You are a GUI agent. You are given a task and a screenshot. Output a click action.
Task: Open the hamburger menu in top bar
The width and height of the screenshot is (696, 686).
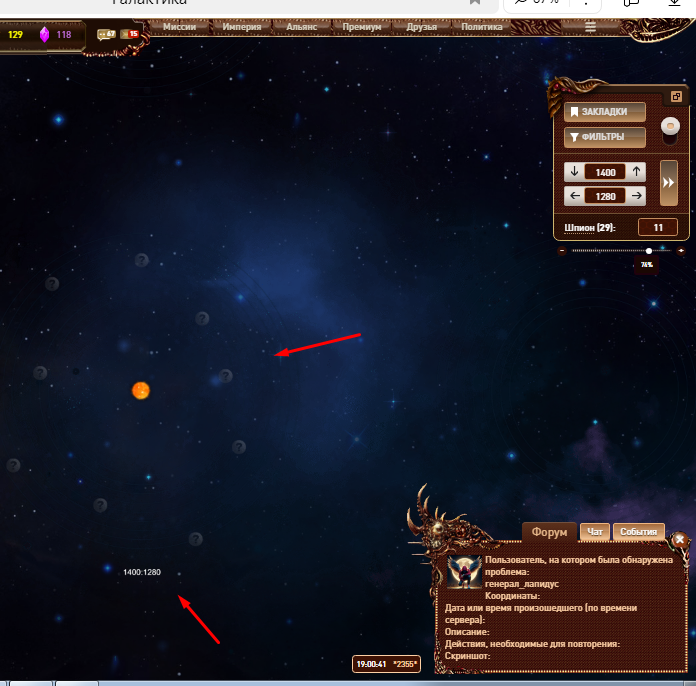click(x=591, y=27)
